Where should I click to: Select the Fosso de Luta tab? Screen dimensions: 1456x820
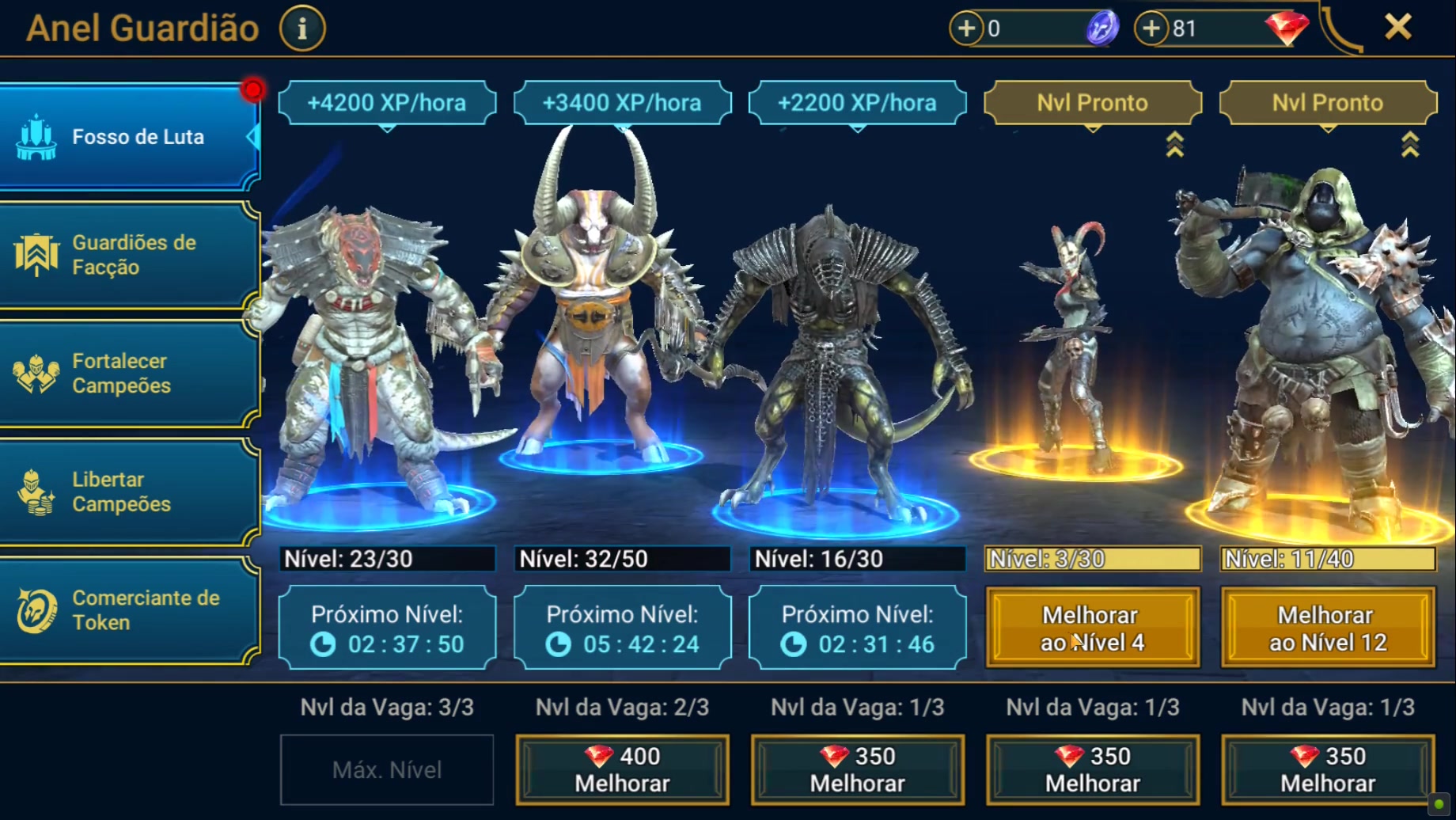pyautogui.click(x=131, y=137)
